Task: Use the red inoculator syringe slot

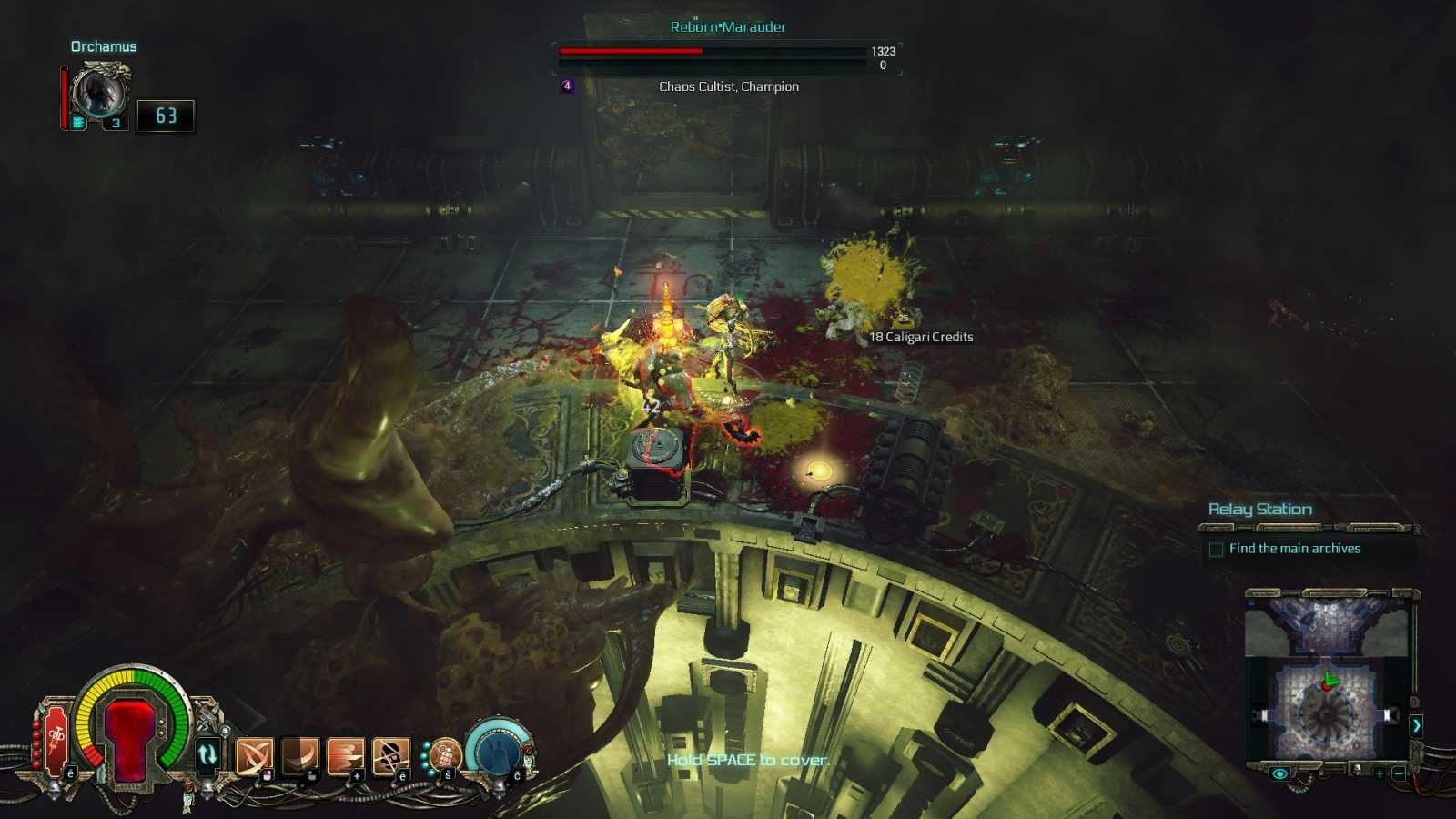Action: point(55,737)
